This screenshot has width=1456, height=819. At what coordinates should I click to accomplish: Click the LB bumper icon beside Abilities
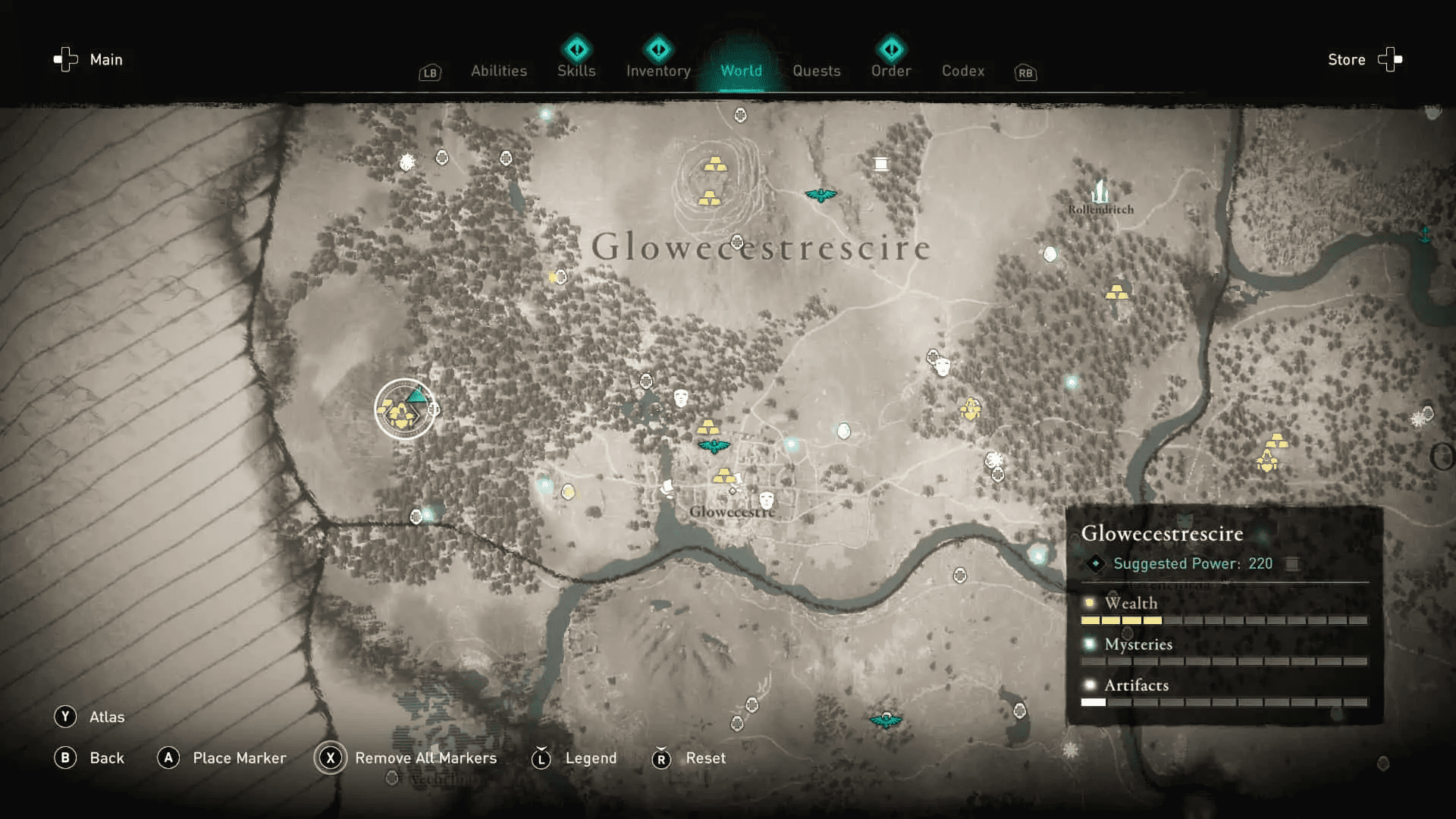coord(429,73)
